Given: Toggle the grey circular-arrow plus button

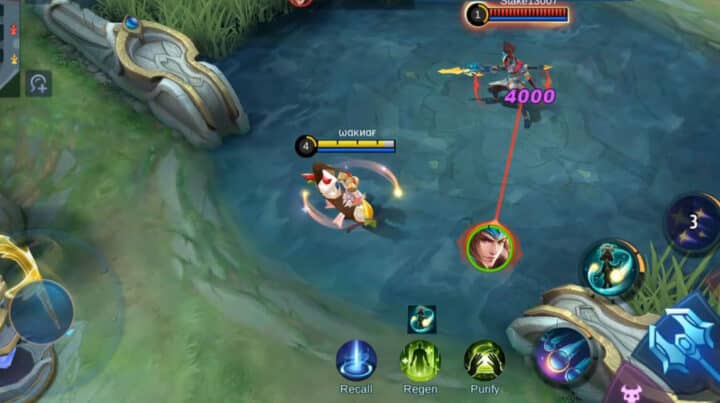Looking at the screenshot, I should coord(38,83).
